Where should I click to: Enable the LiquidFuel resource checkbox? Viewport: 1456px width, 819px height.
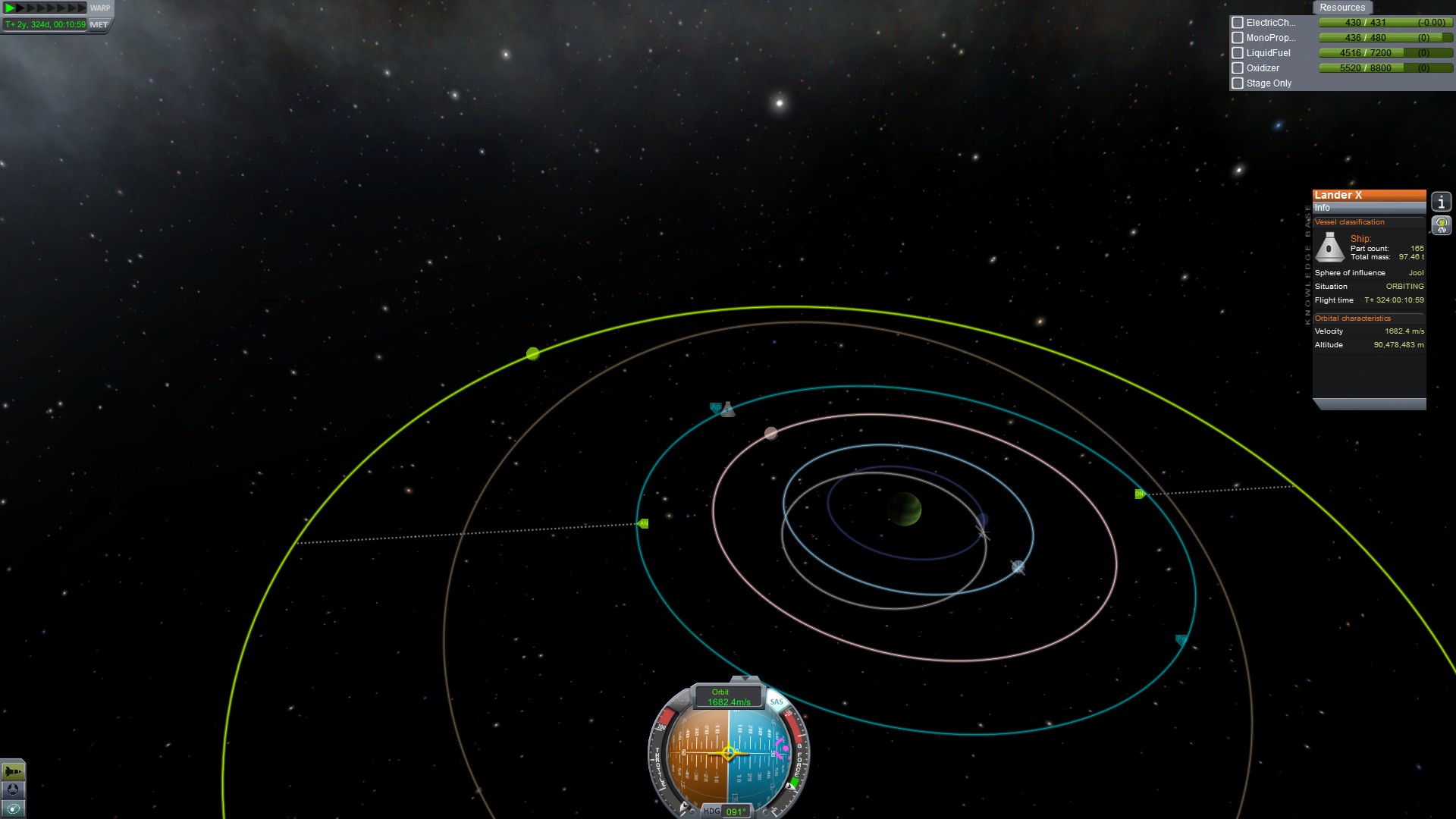(1238, 53)
